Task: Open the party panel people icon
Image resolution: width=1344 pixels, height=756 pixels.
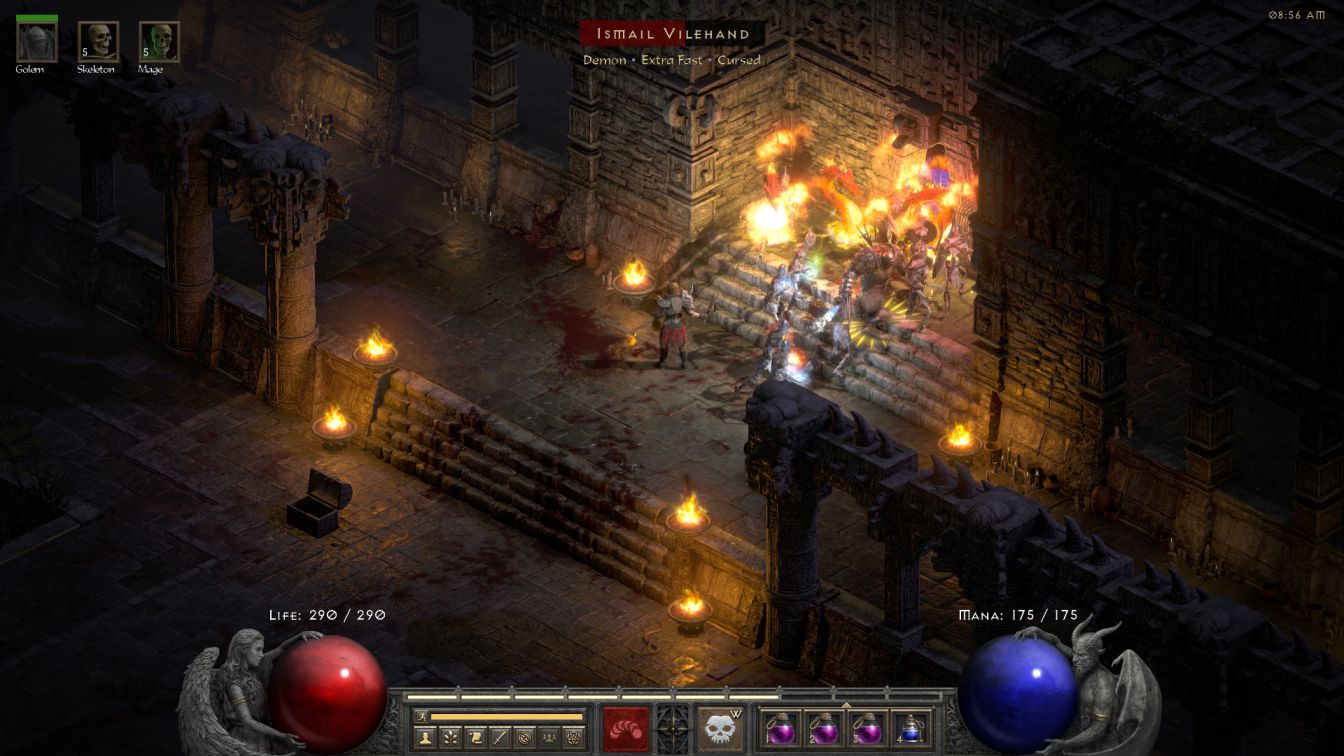Action: coord(549,738)
